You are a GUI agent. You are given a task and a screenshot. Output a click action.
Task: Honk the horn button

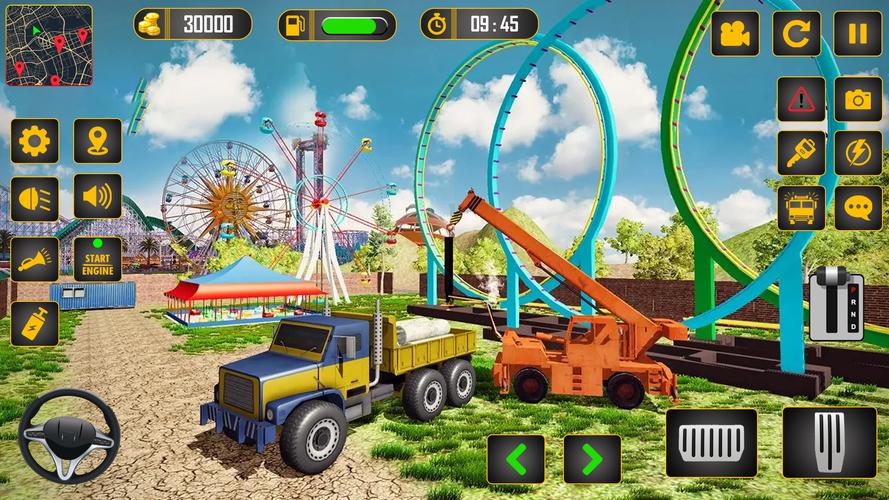click(34, 259)
